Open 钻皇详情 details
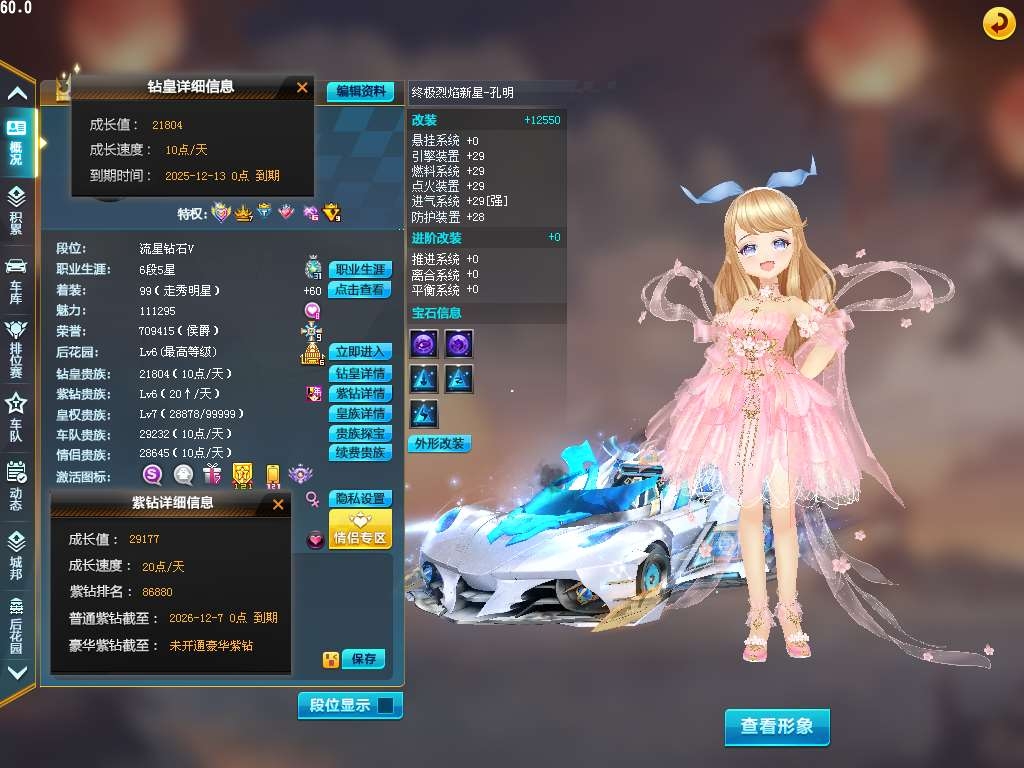The height and width of the screenshot is (768, 1024). coord(360,373)
